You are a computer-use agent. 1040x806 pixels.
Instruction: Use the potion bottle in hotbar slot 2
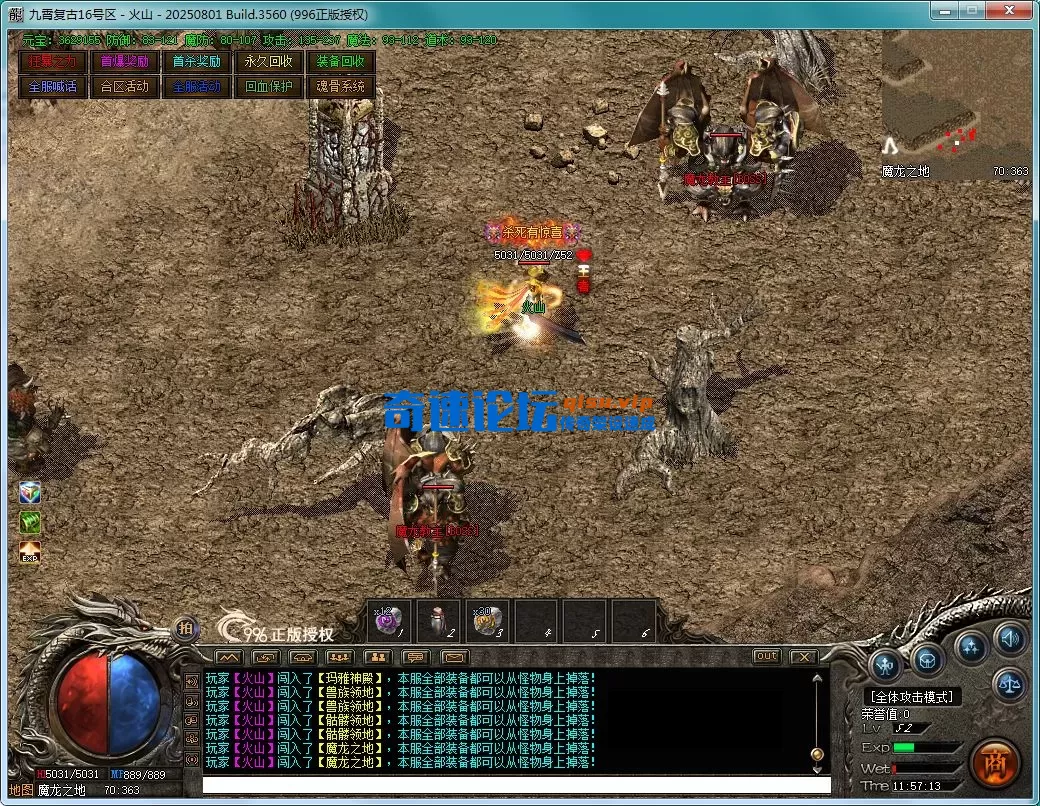[438, 621]
